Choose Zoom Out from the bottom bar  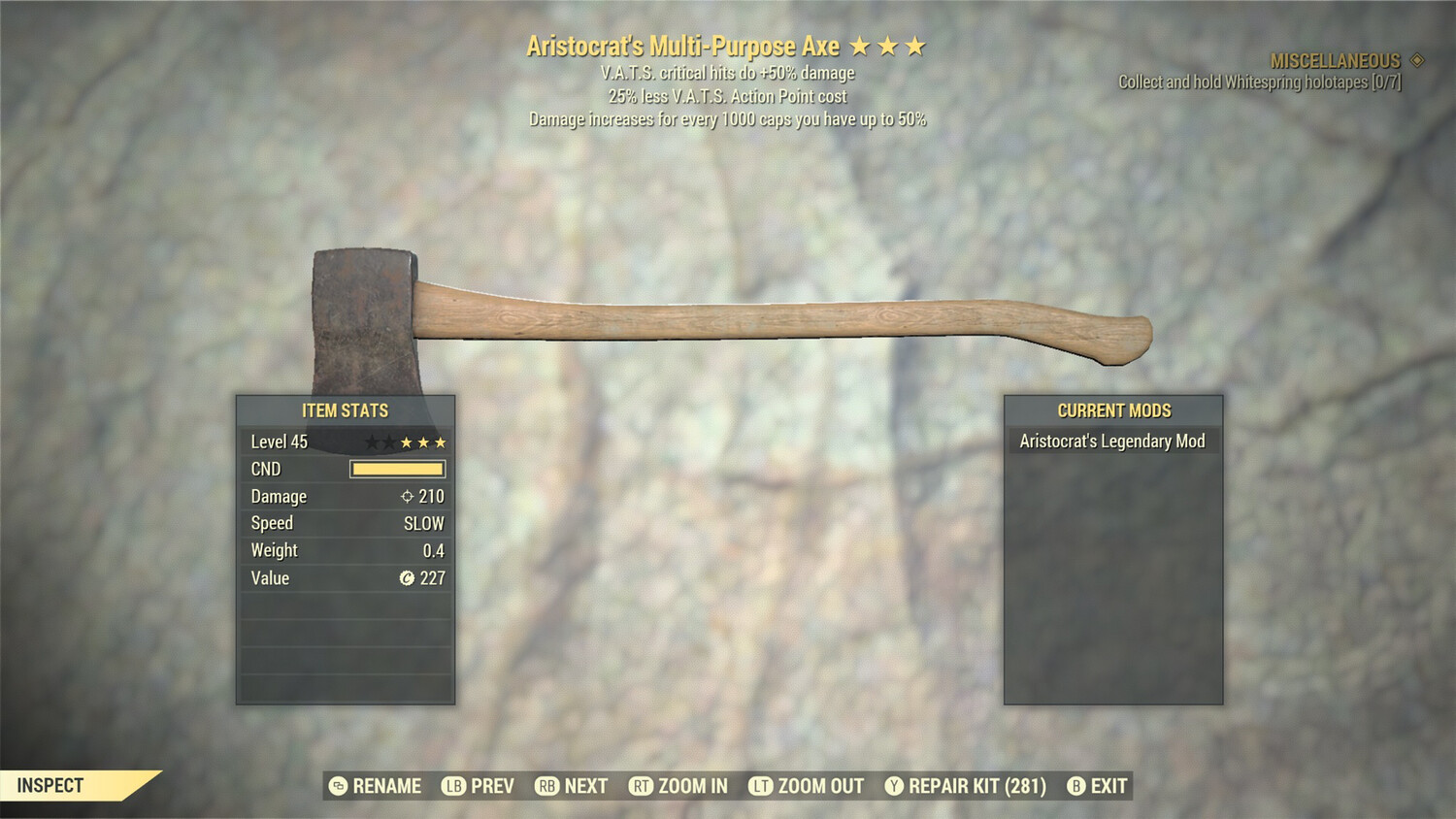[x=807, y=786]
